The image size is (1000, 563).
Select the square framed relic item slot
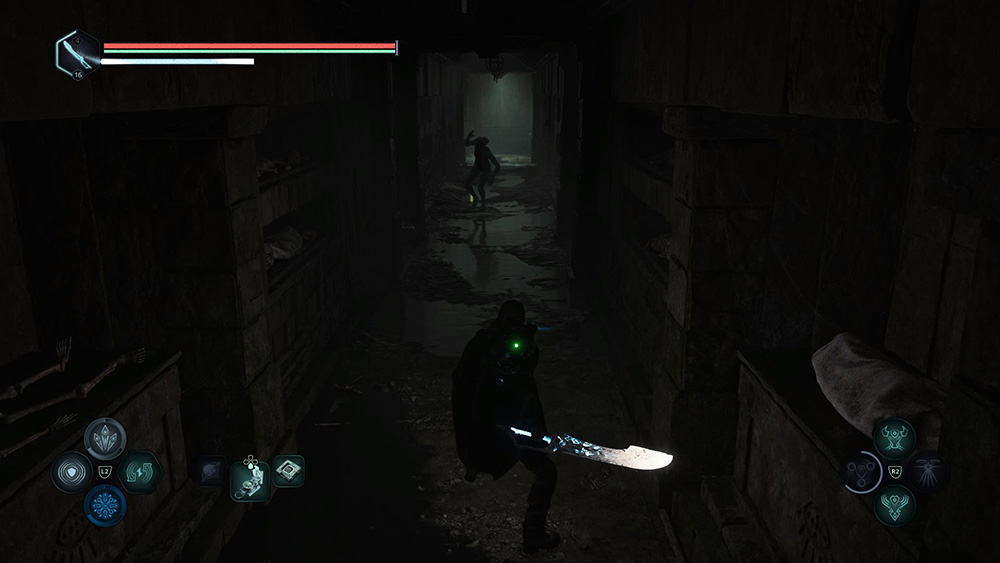click(x=288, y=470)
